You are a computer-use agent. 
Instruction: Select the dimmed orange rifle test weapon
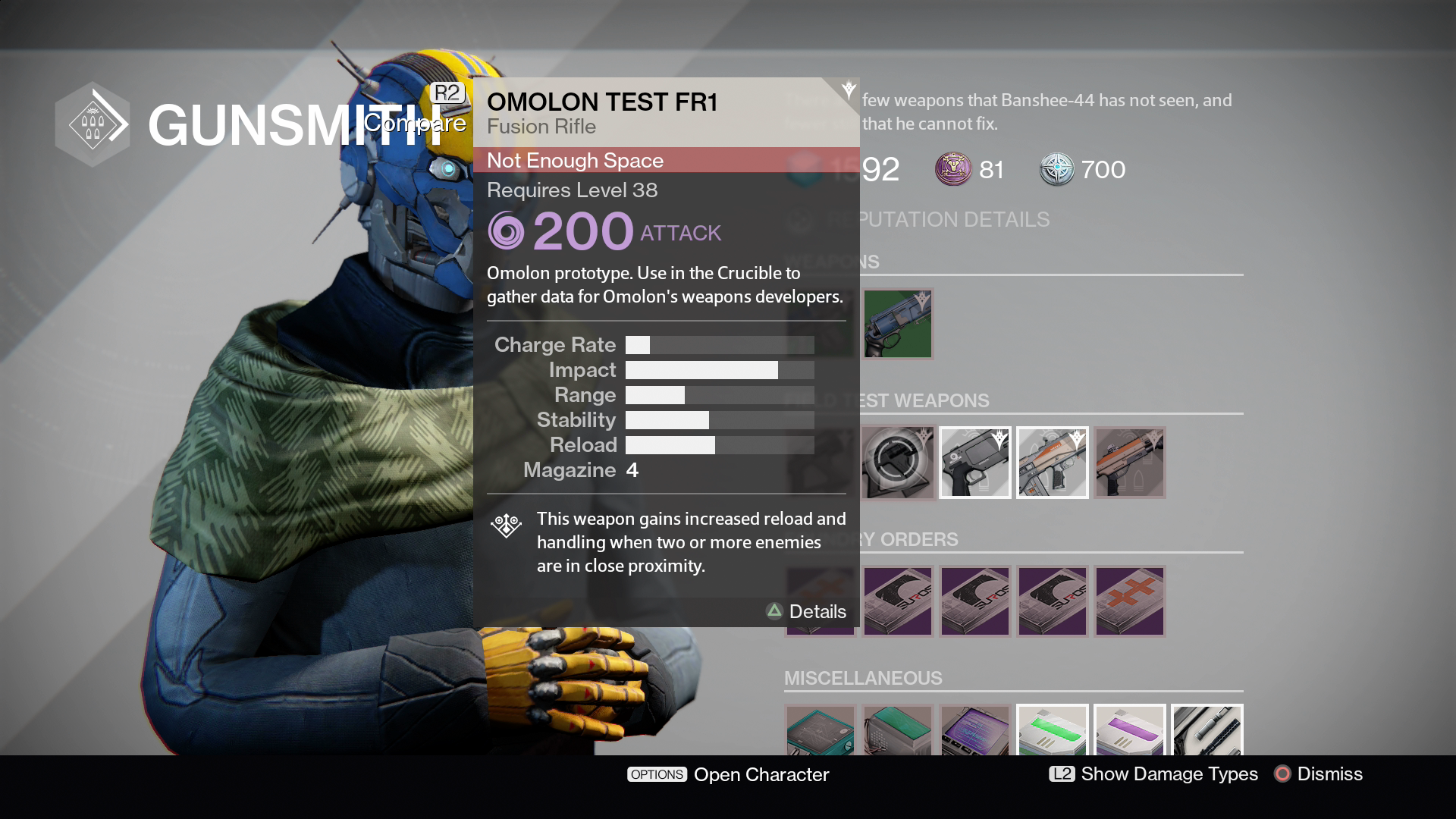point(1129,462)
